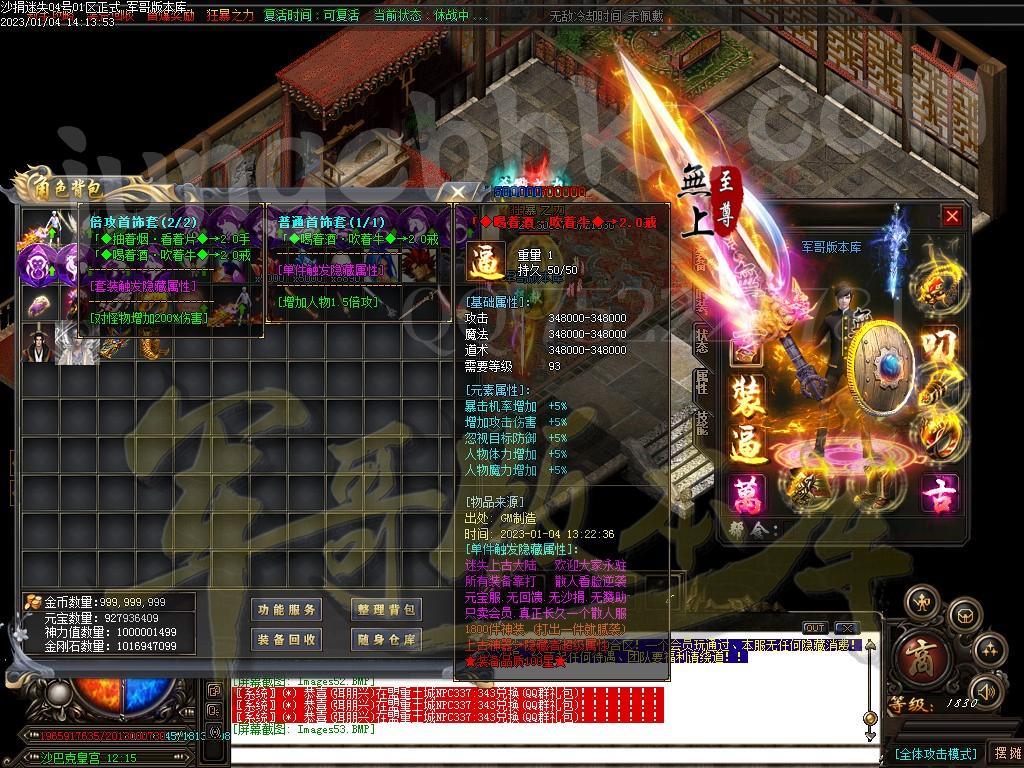Viewport: 1024px width, 768px height.
Task: Open the 摆摊 stall button
Action: coord(1004,752)
